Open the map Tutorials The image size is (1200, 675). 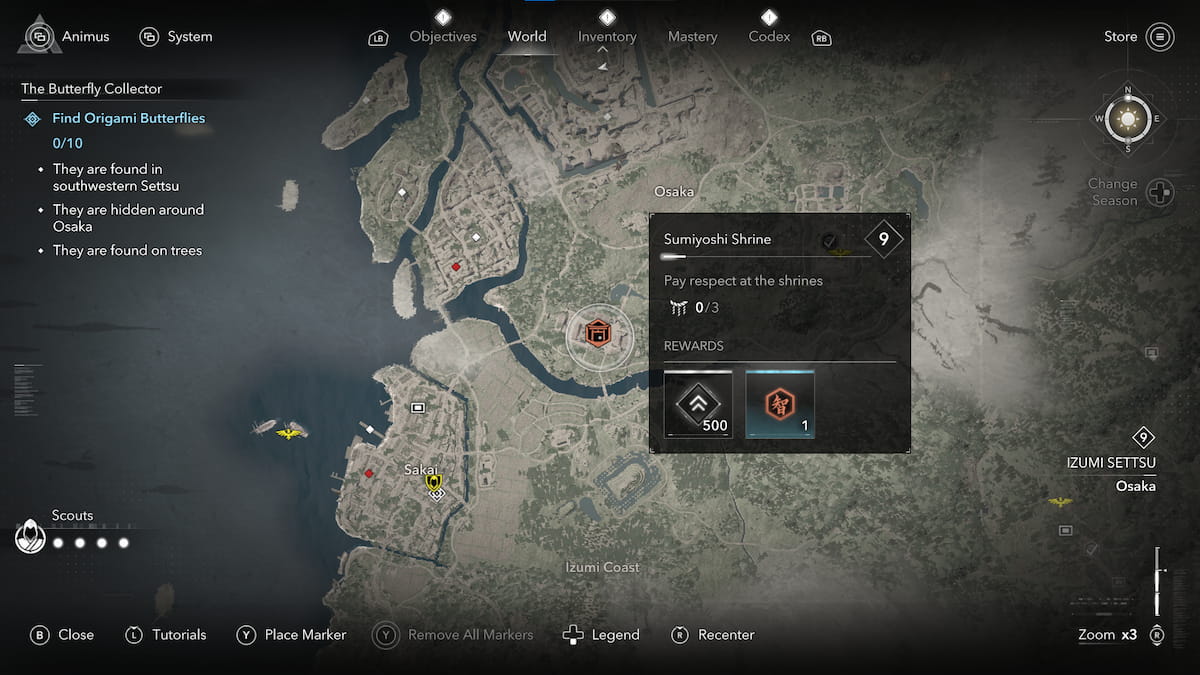(x=165, y=635)
